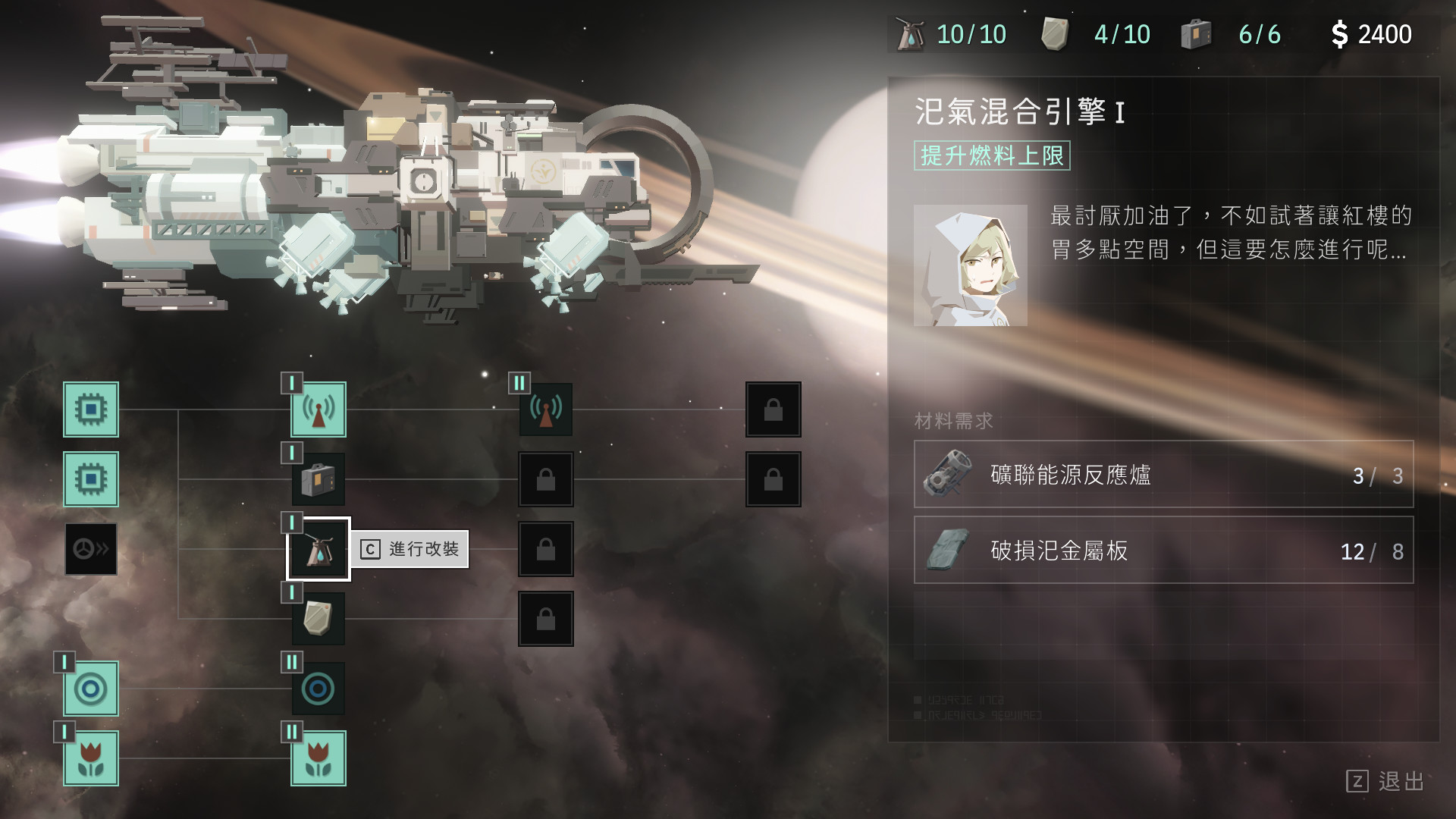Select the 礦聯能源反應爐 material row
1456x819 pixels.
[1163, 475]
